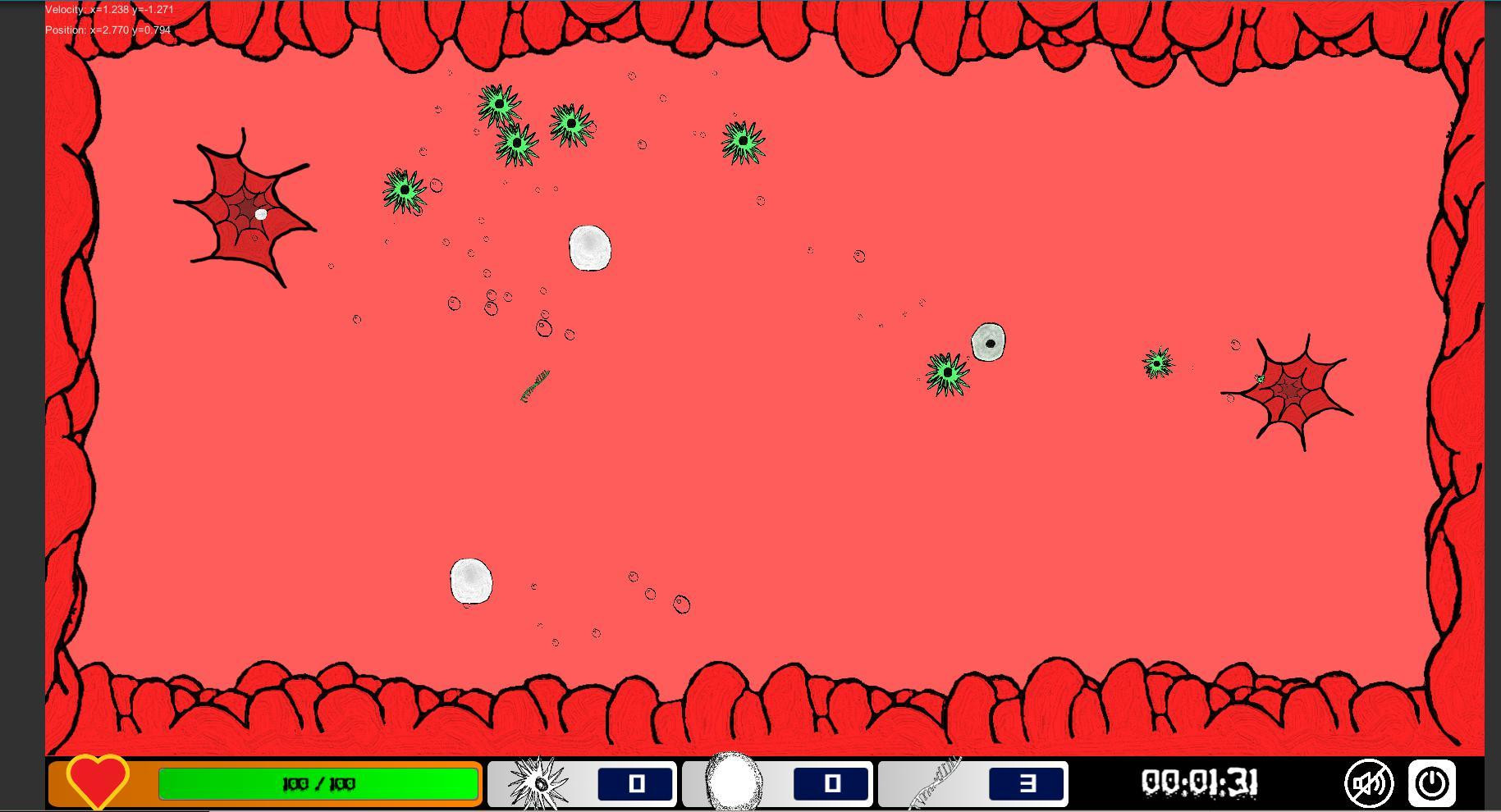1501x812 pixels.
Task: Click the floating DNA strand in the arena
Action: click(534, 387)
